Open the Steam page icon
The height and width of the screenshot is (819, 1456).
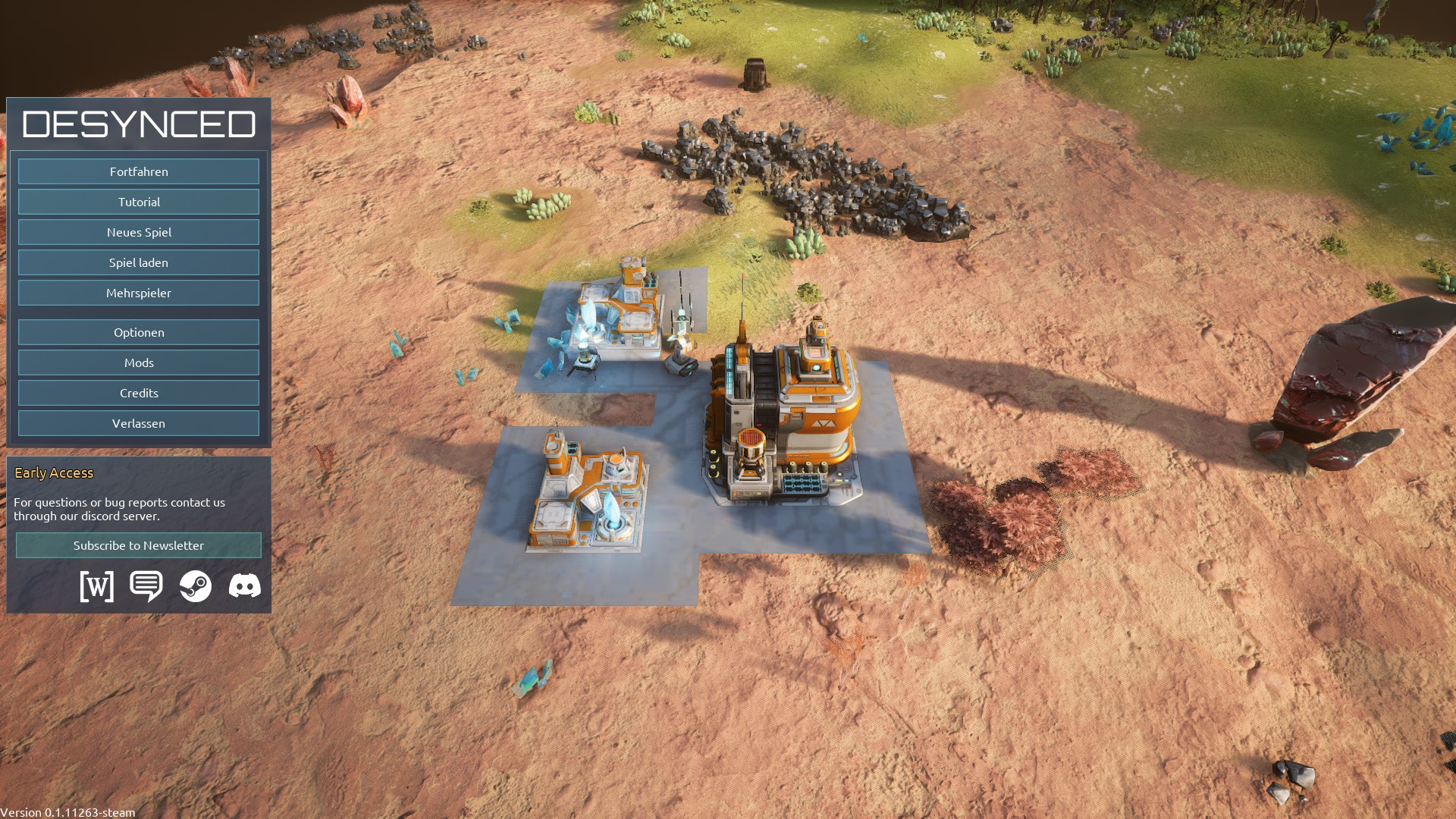[196, 586]
